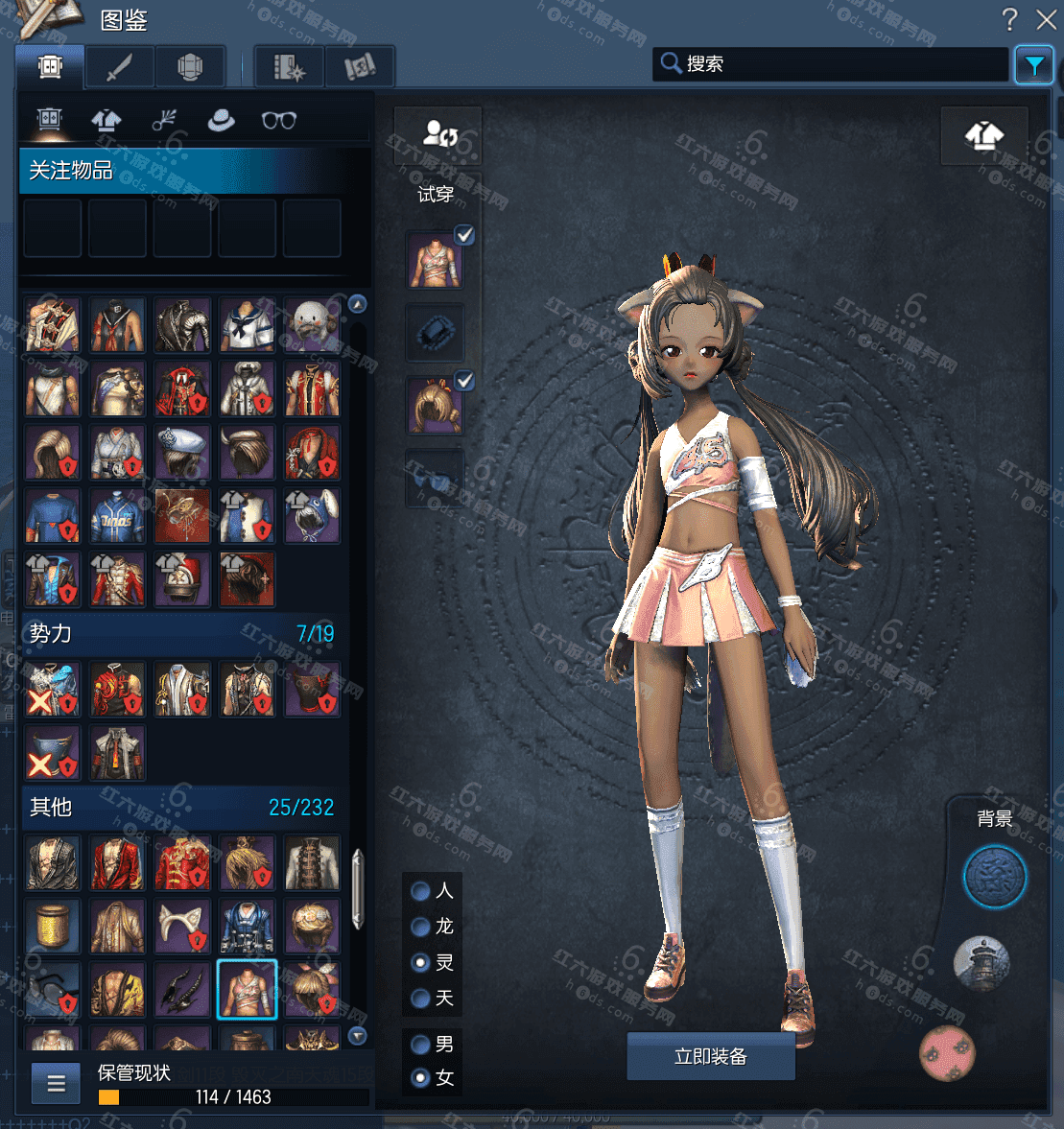Uncheck the hairstyle try-on slot

click(x=464, y=381)
